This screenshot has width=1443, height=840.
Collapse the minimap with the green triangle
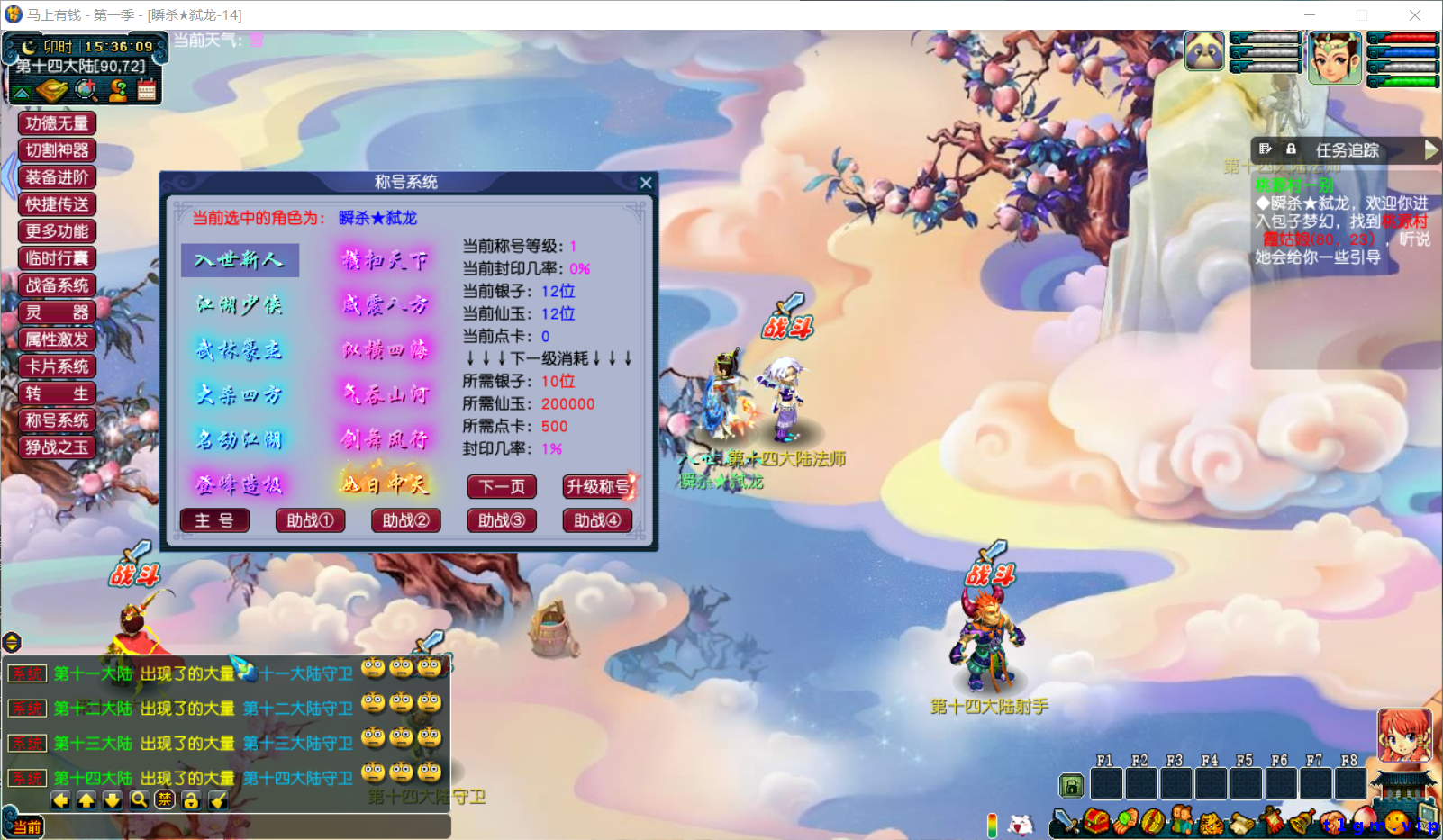tap(20, 90)
